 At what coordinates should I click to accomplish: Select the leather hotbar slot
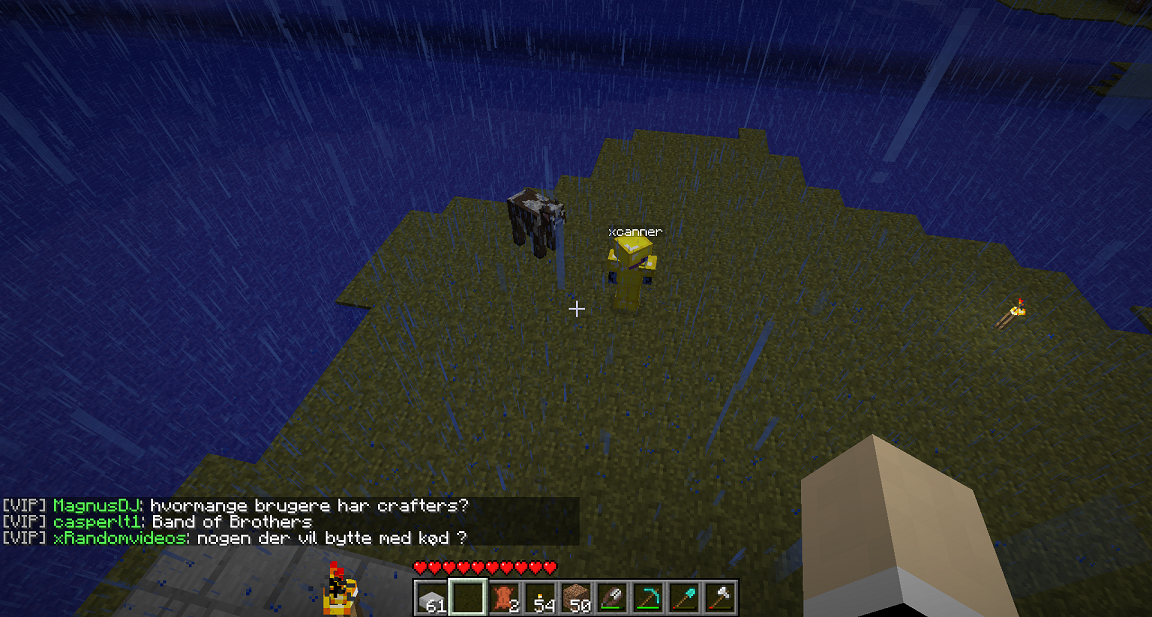point(504,598)
